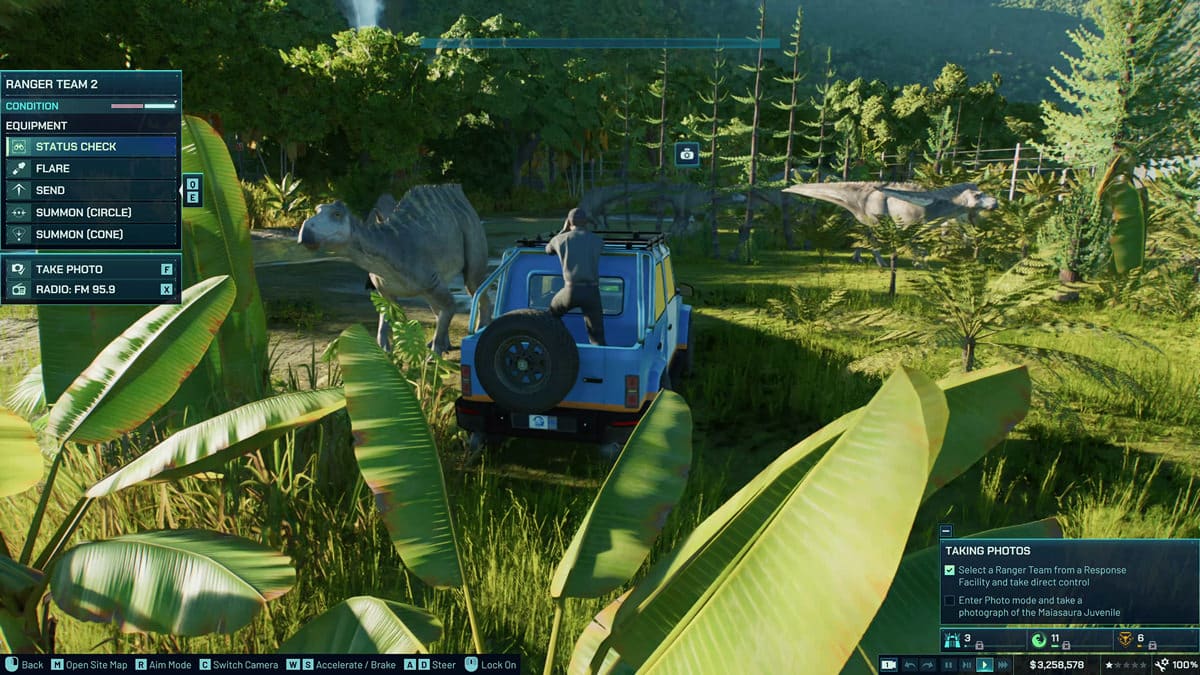The height and width of the screenshot is (675, 1200).
Task: Select Summon (Cone) equipment
Action: 91,235
